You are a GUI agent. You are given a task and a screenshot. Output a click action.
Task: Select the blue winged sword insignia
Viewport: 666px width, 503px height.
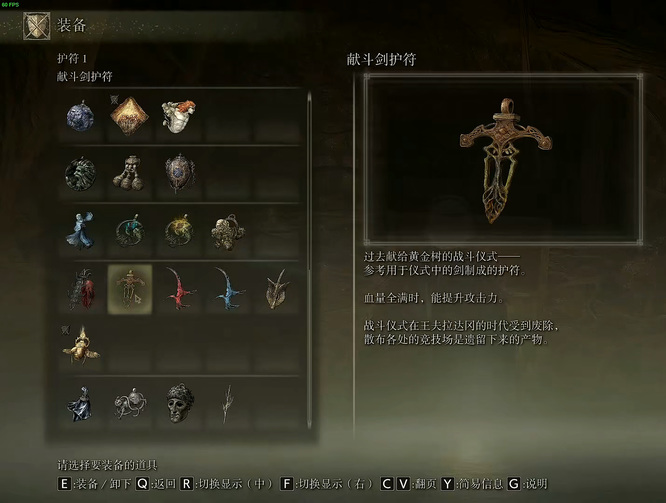click(x=227, y=288)
